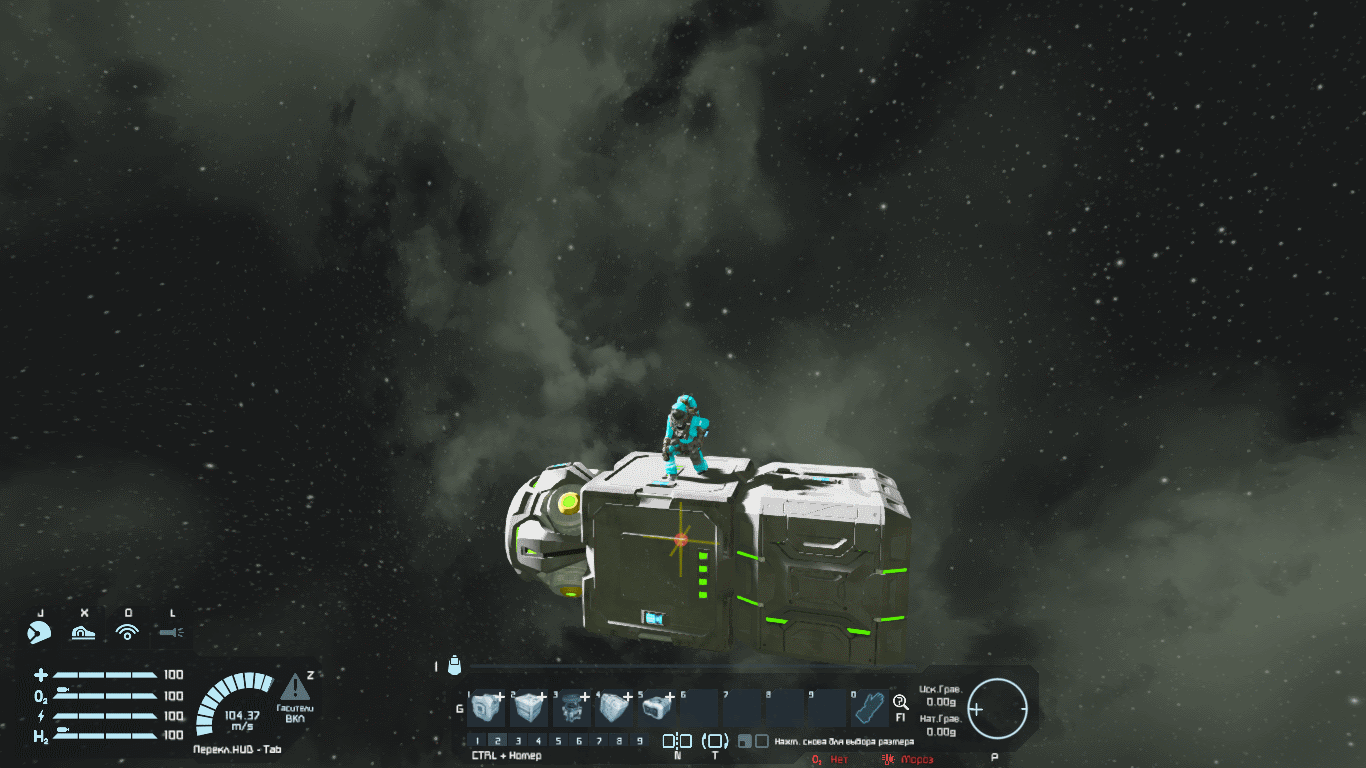Open help via the magnifier question icon
This screenshot has height=768, width=1366.
900,703
